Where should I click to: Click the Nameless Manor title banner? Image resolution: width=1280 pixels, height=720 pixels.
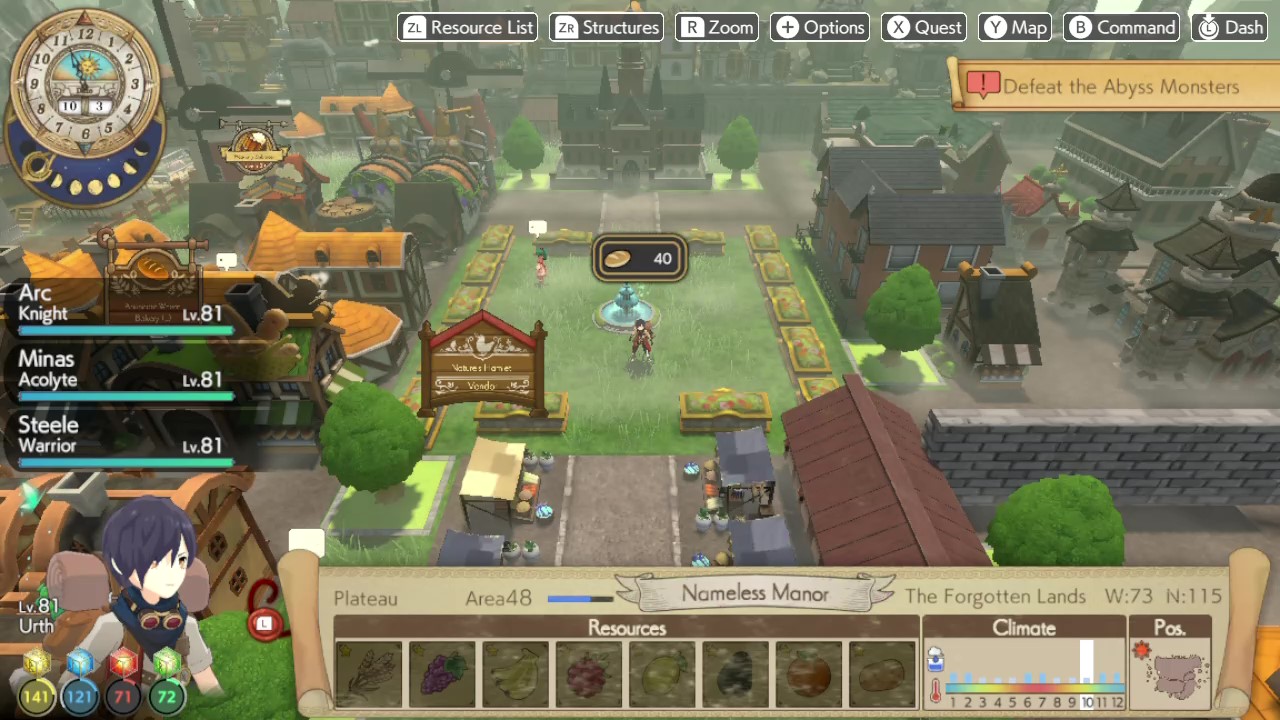[755, 593]
